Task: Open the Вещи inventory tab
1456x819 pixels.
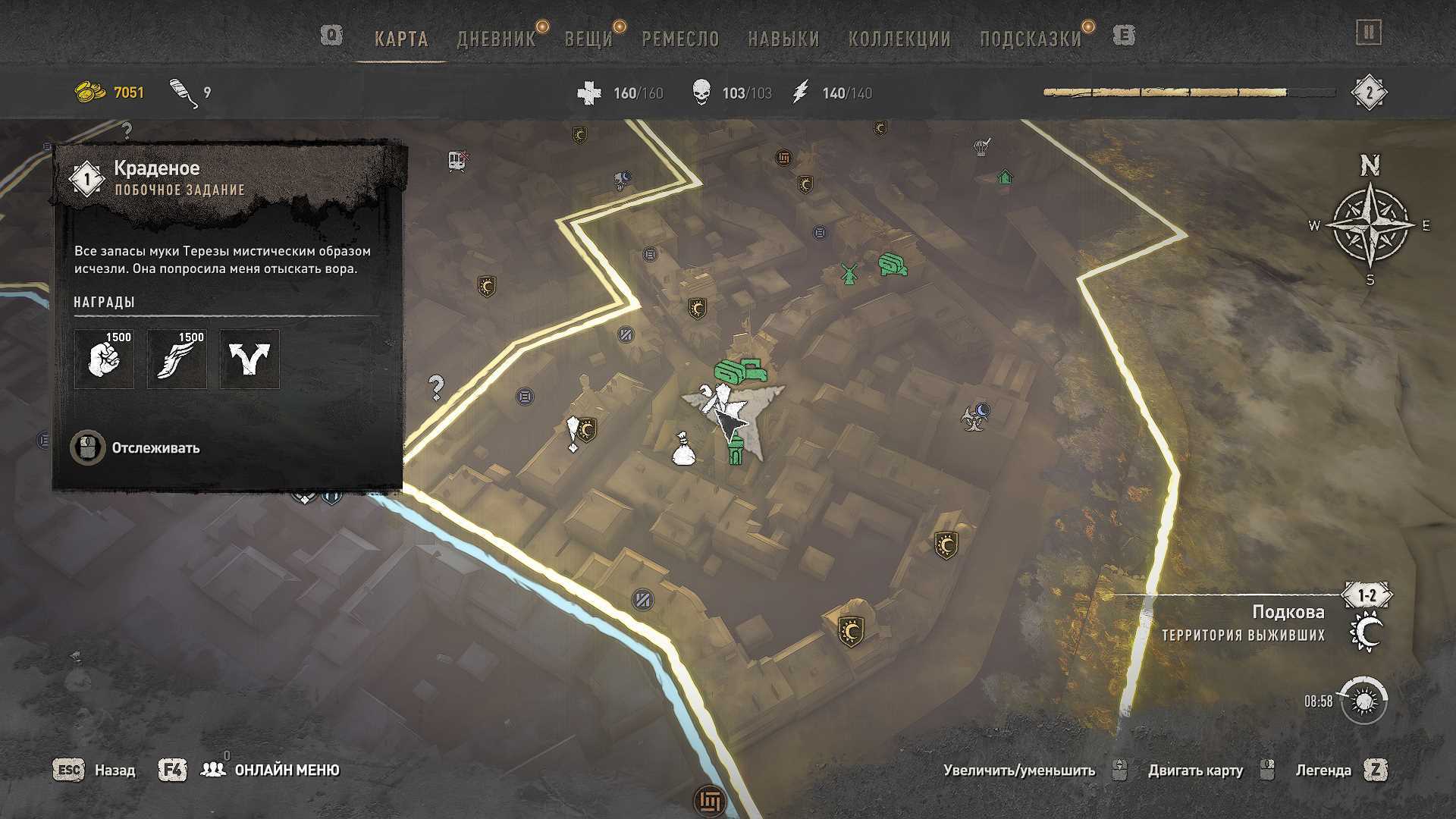Action: click(x=588, y=39)
